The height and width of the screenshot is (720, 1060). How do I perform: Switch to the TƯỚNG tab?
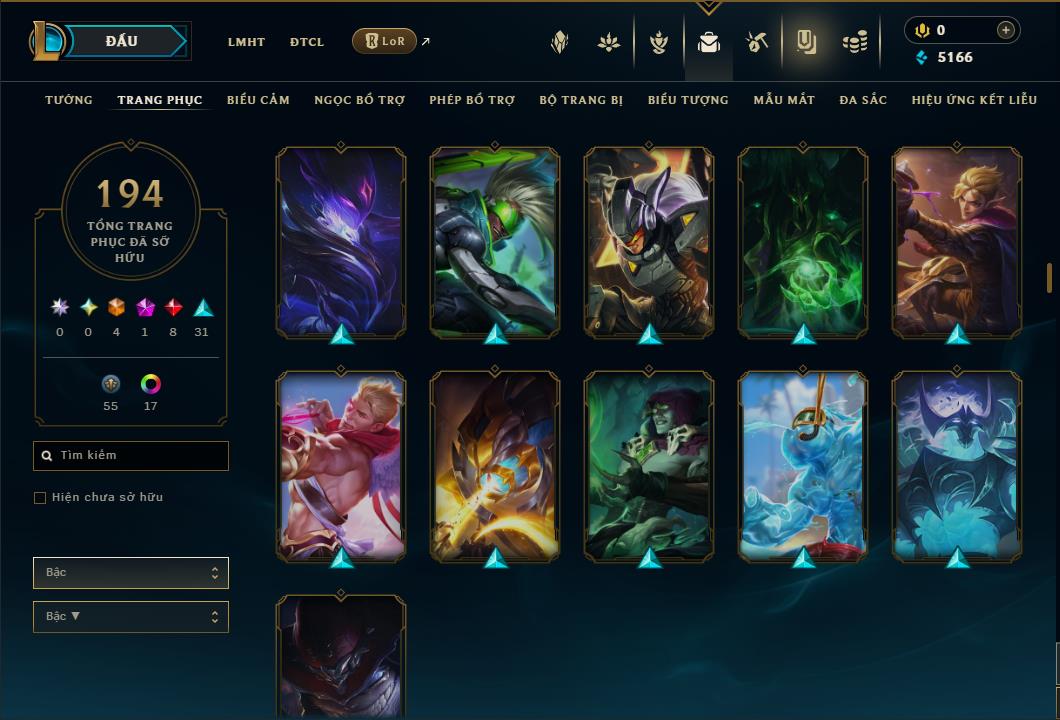pyautogui.click(x=69, y=100)
